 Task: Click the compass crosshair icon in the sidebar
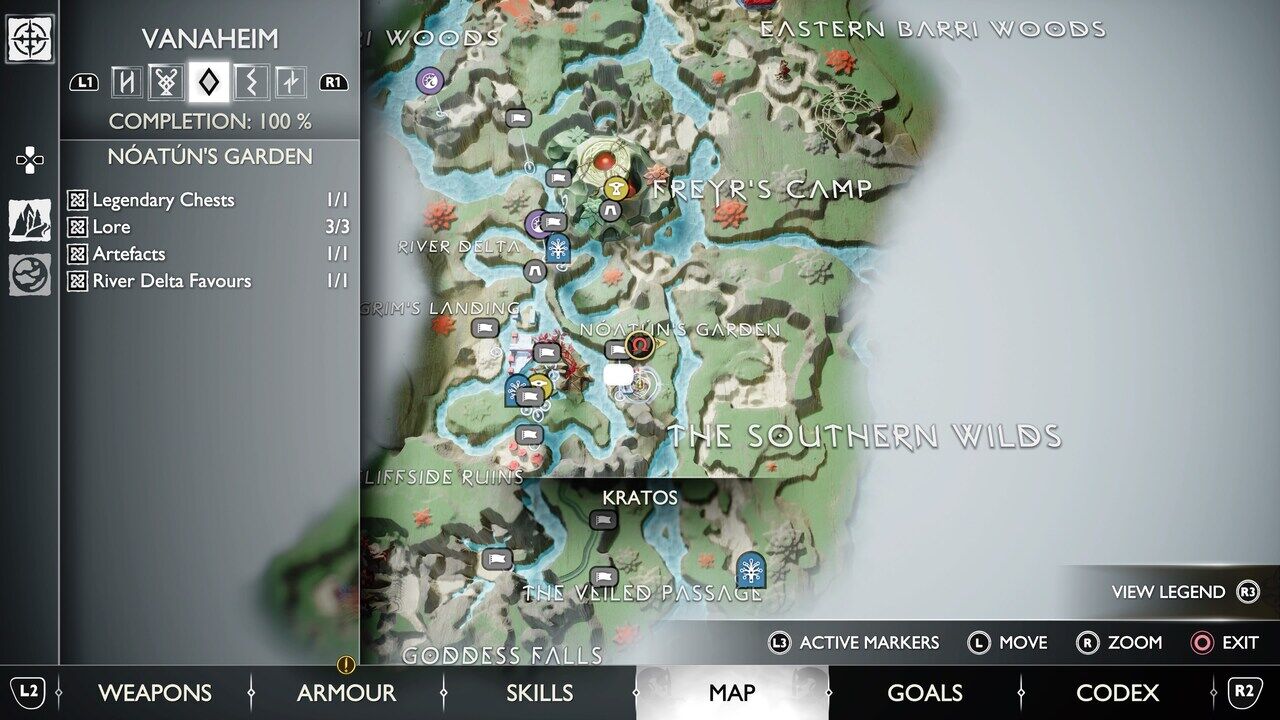point(30,39)
